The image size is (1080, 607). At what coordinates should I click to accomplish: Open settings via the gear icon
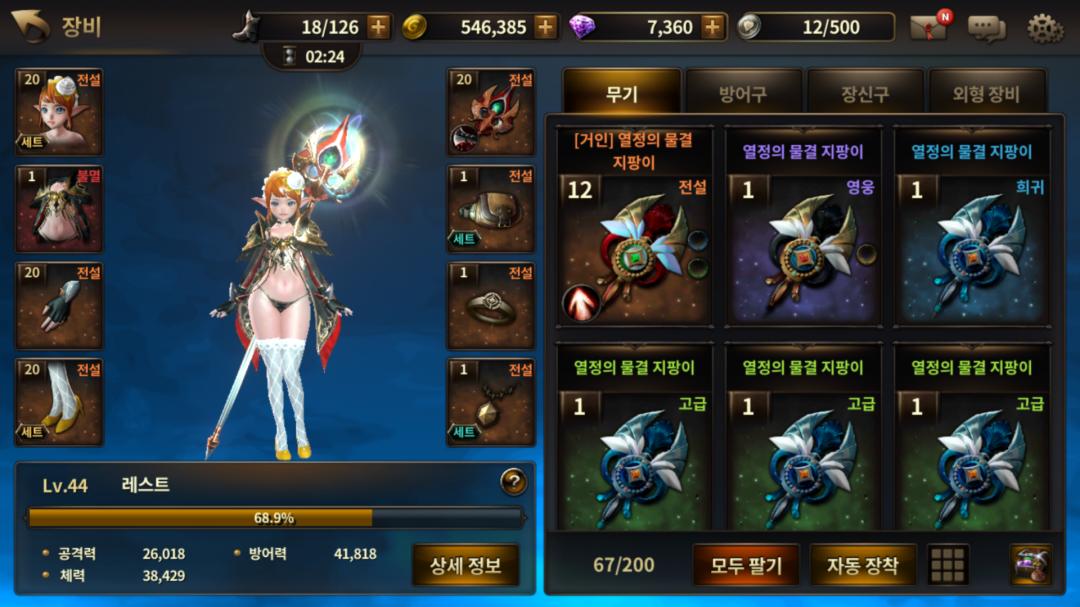pos(1045,27)
